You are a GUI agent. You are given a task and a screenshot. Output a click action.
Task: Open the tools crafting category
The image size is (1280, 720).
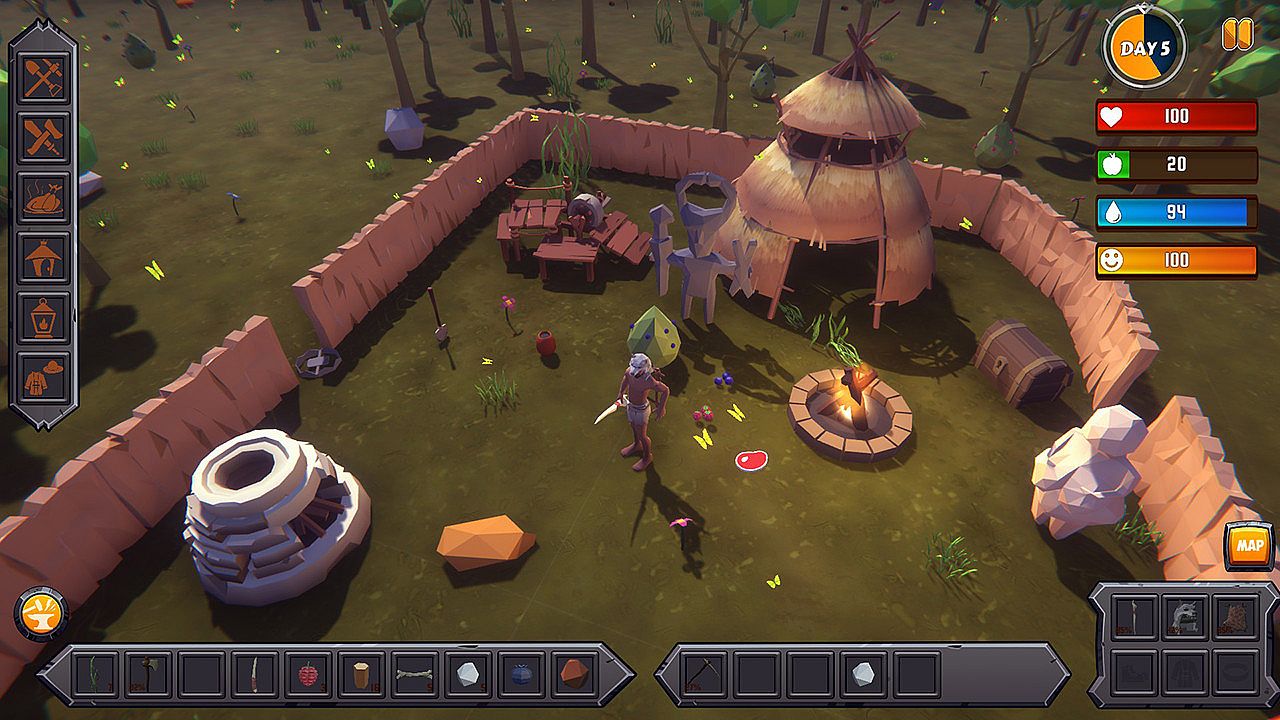click(44, 79)
